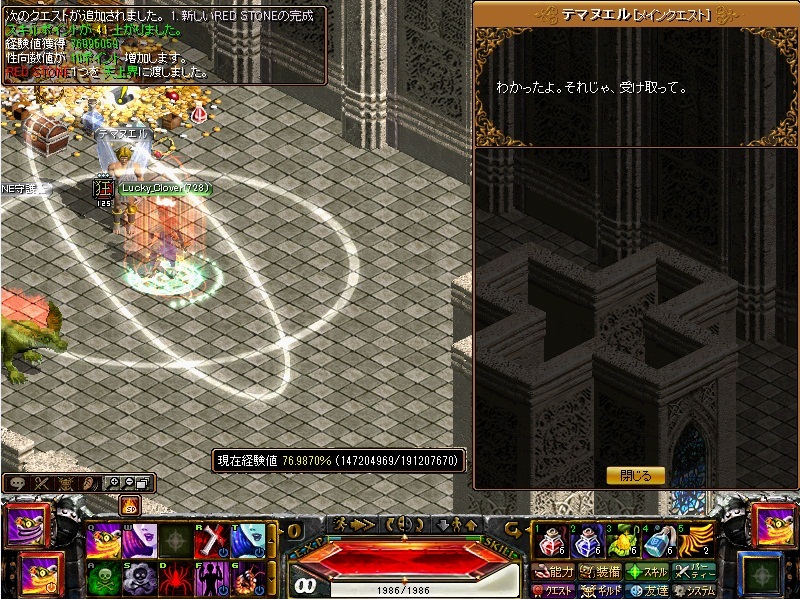Open the 装備 (equipment) window
The image size is (800, 599).
click(x=600, y=572)
